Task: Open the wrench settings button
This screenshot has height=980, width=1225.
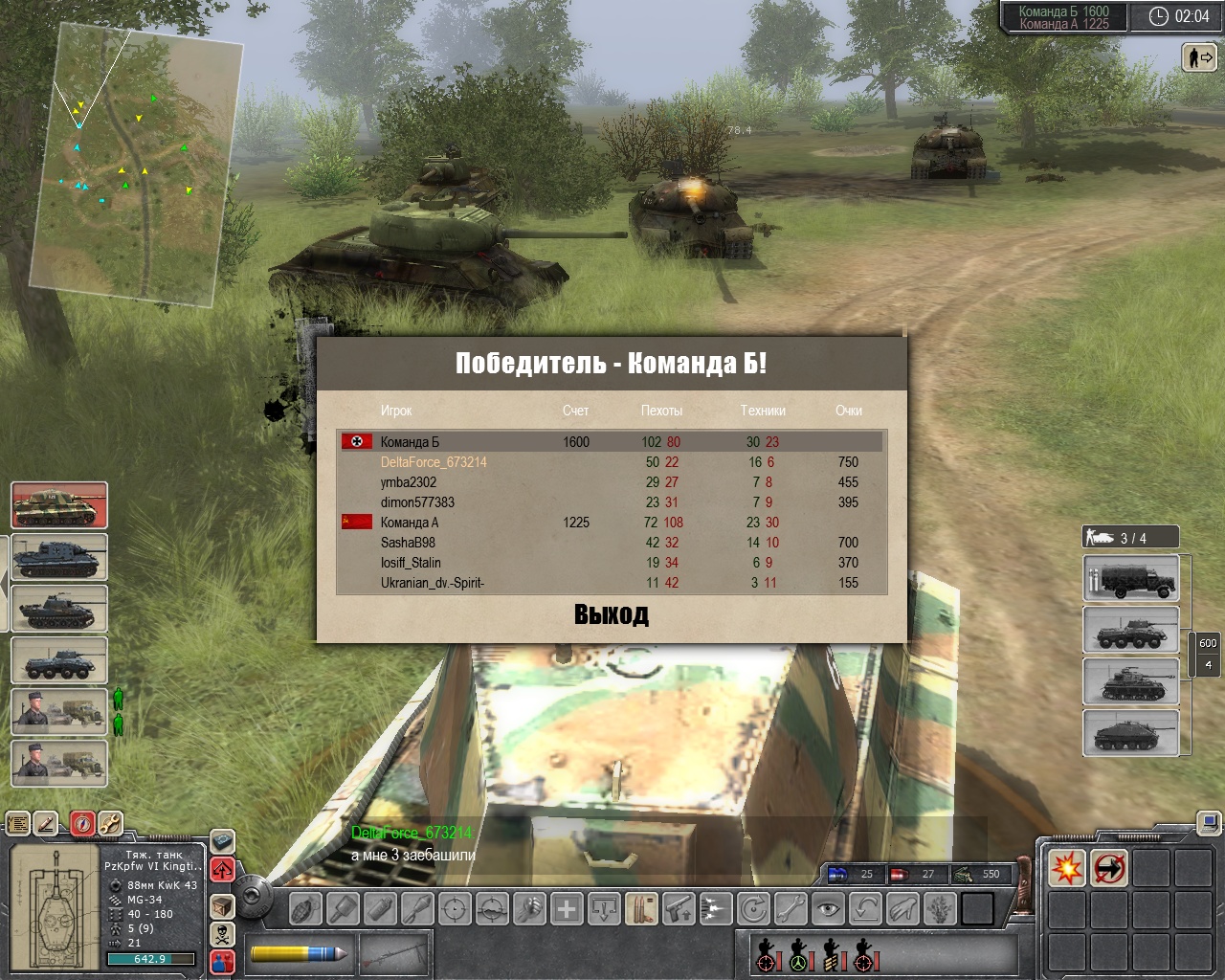Action: pos(110,822)
